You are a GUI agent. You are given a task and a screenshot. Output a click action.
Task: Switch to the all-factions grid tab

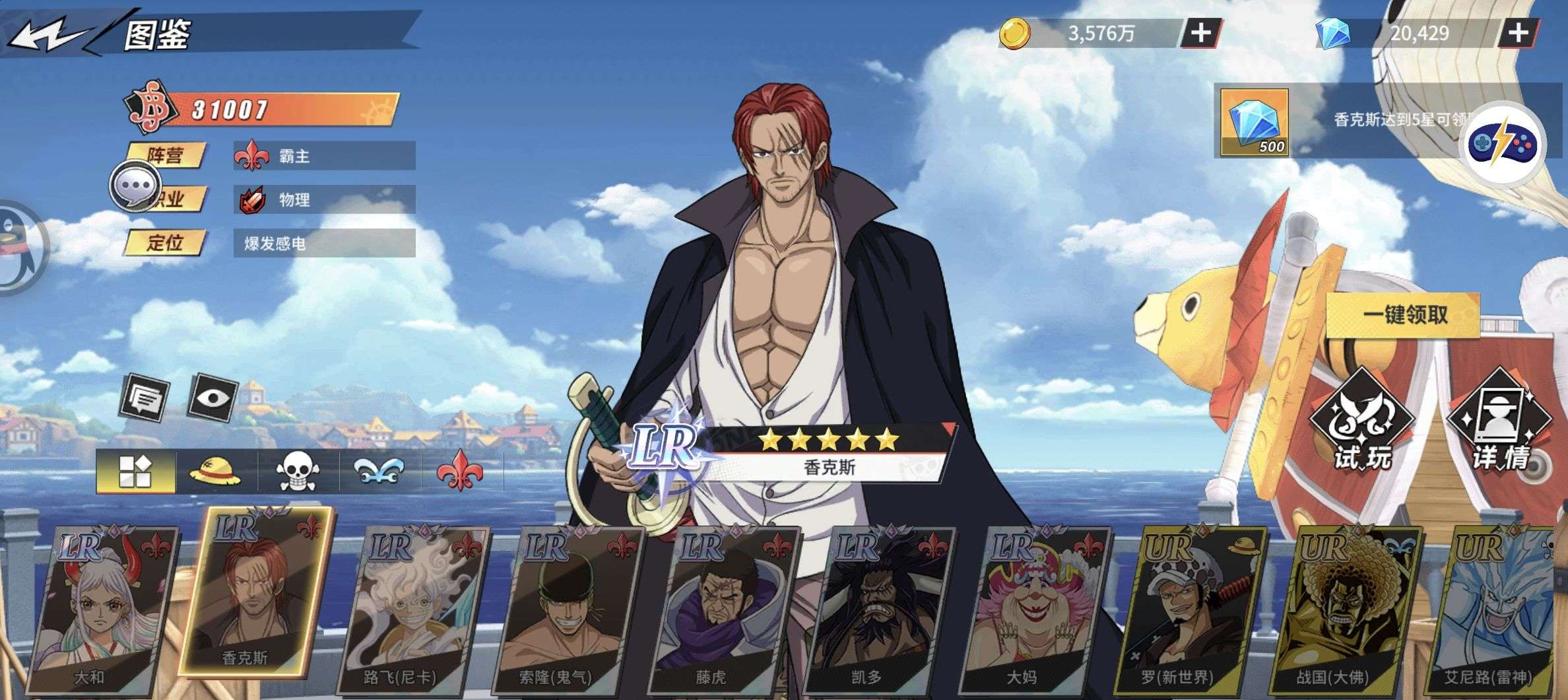pos(135,472)
